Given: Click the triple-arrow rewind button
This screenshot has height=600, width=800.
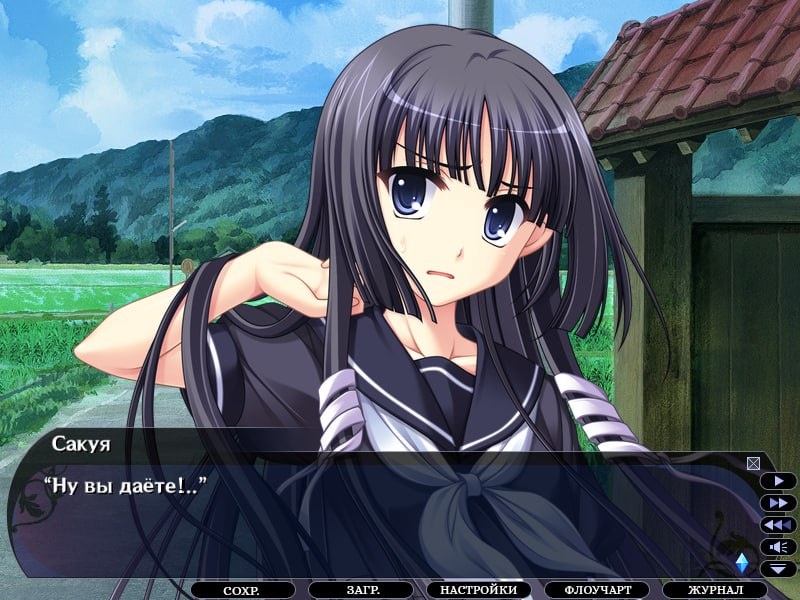Looking at the screenshot, I should 778,524.
